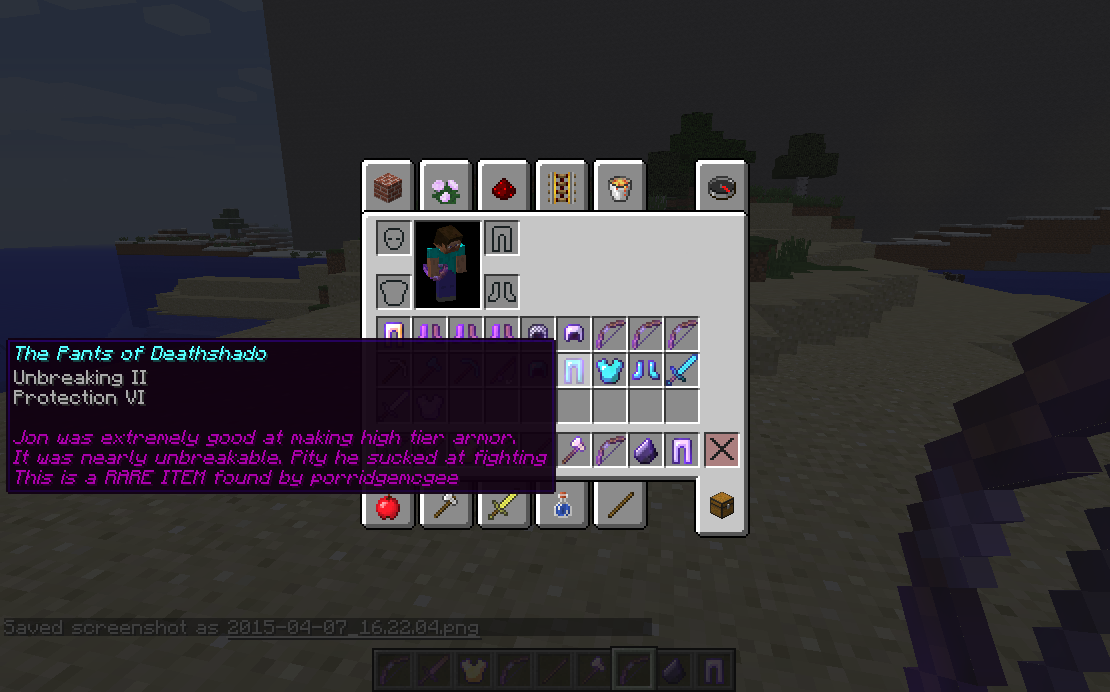1110x692 pixels.
Task: Choose the Foodstuffs apple tab
Action: click(388, 507)
